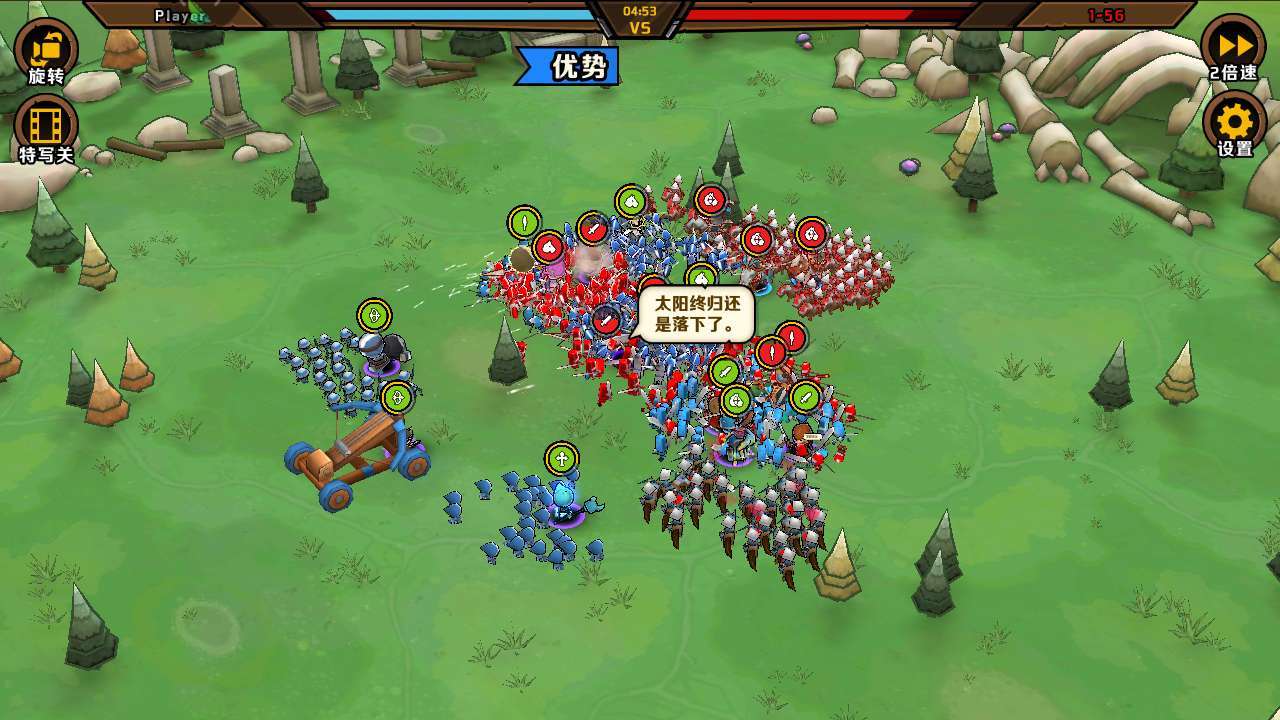Toggle the 特写关 close-up camera button
Viewport: 1280px width, 720px height.
point(46,127)
